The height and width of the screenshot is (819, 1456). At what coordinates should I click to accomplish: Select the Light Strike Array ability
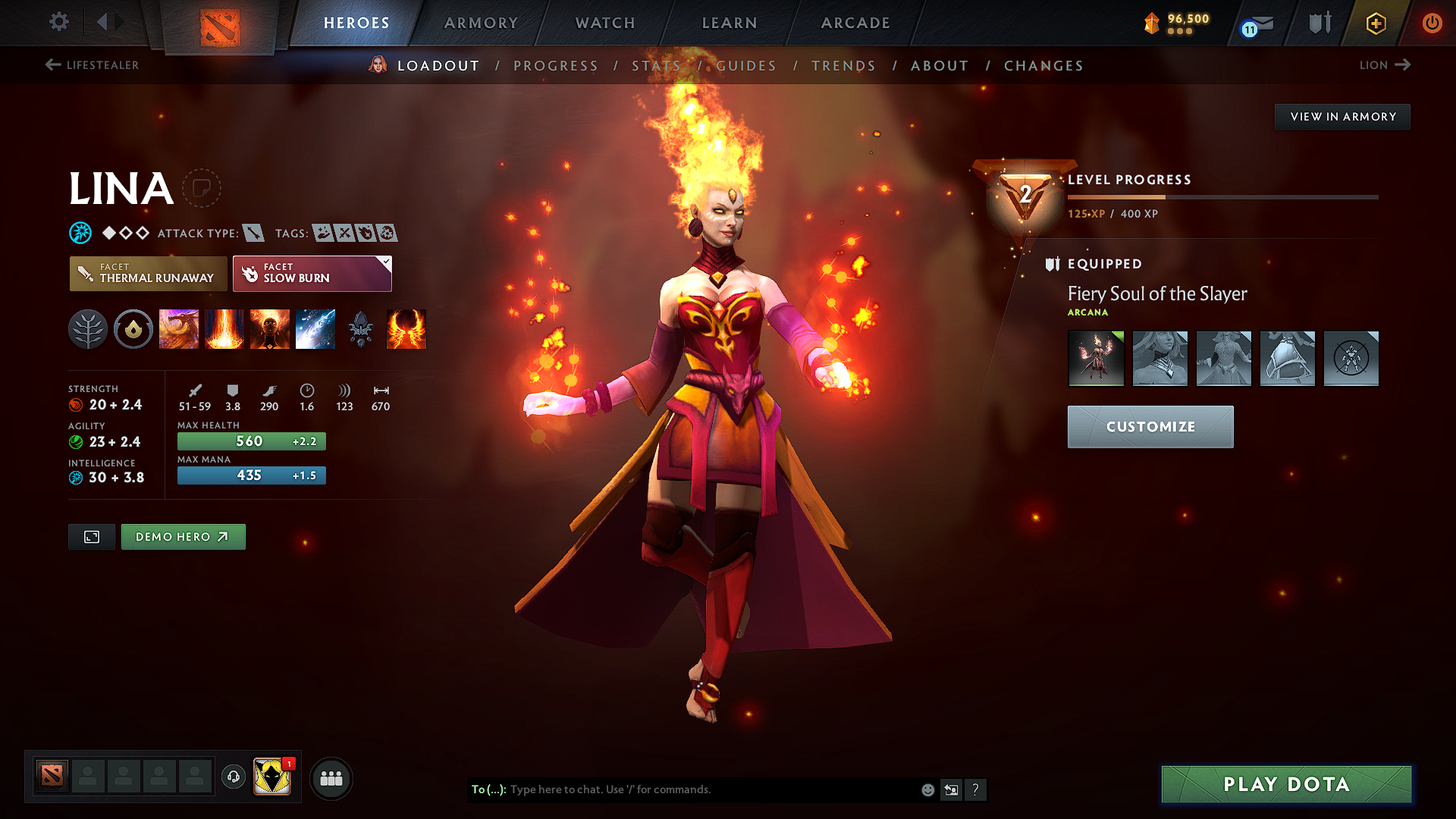click(x=224, y=328)
